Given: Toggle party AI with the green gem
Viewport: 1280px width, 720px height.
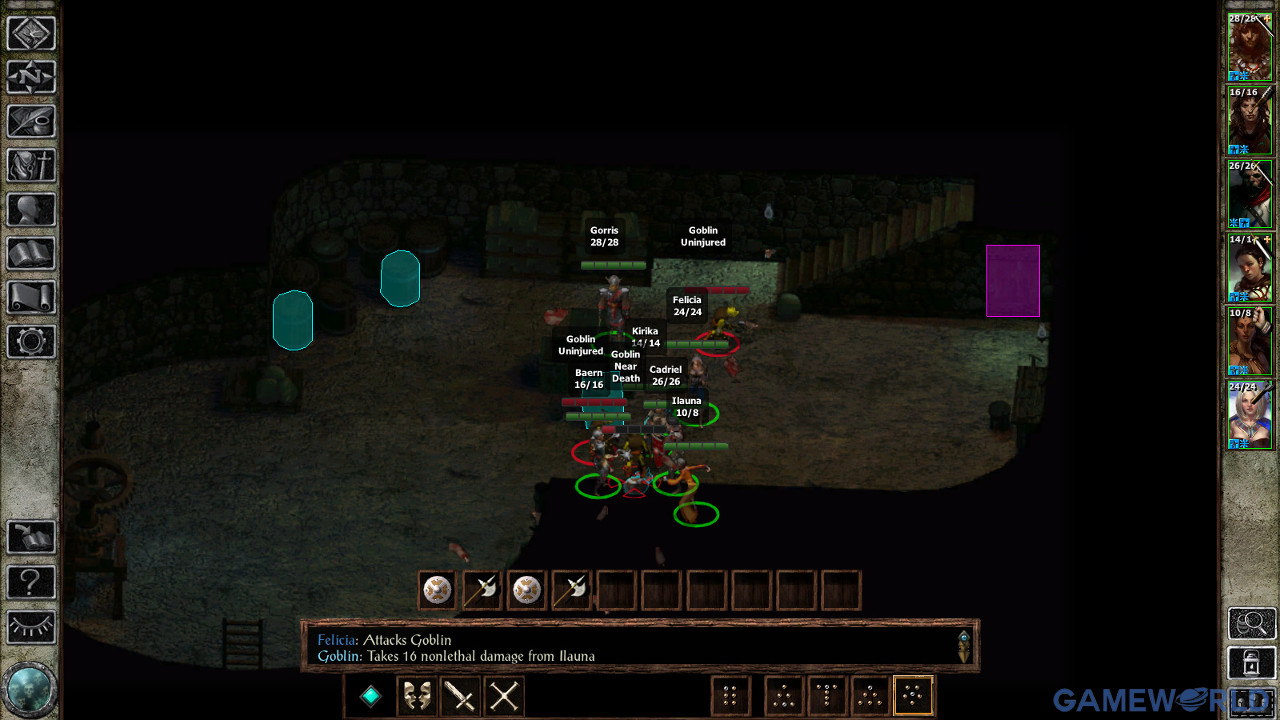Looking at the screenshot, I should pyautogui.click(x=369, y=695).
